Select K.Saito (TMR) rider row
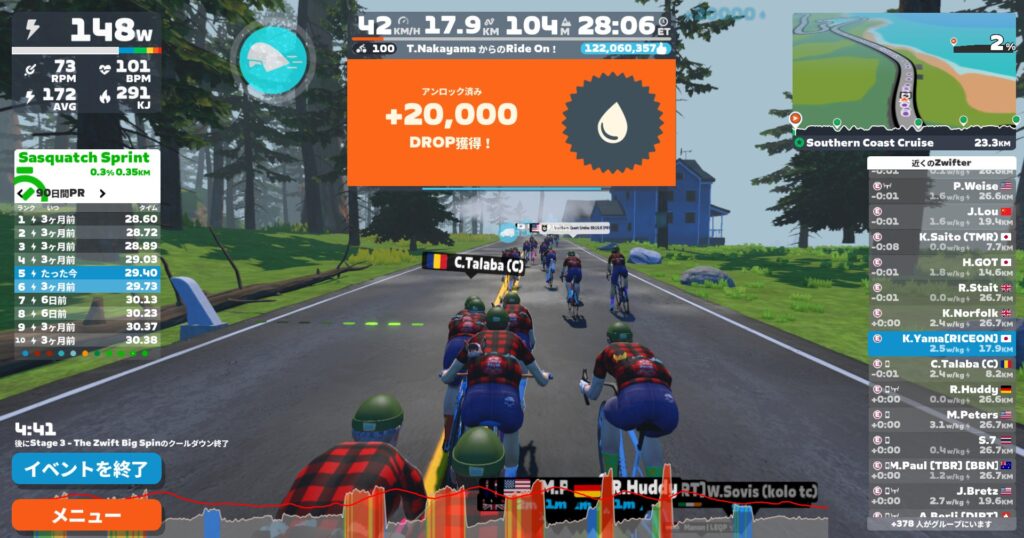The height and width of the screenshot is (538, 1024). (x=941, y=241)
